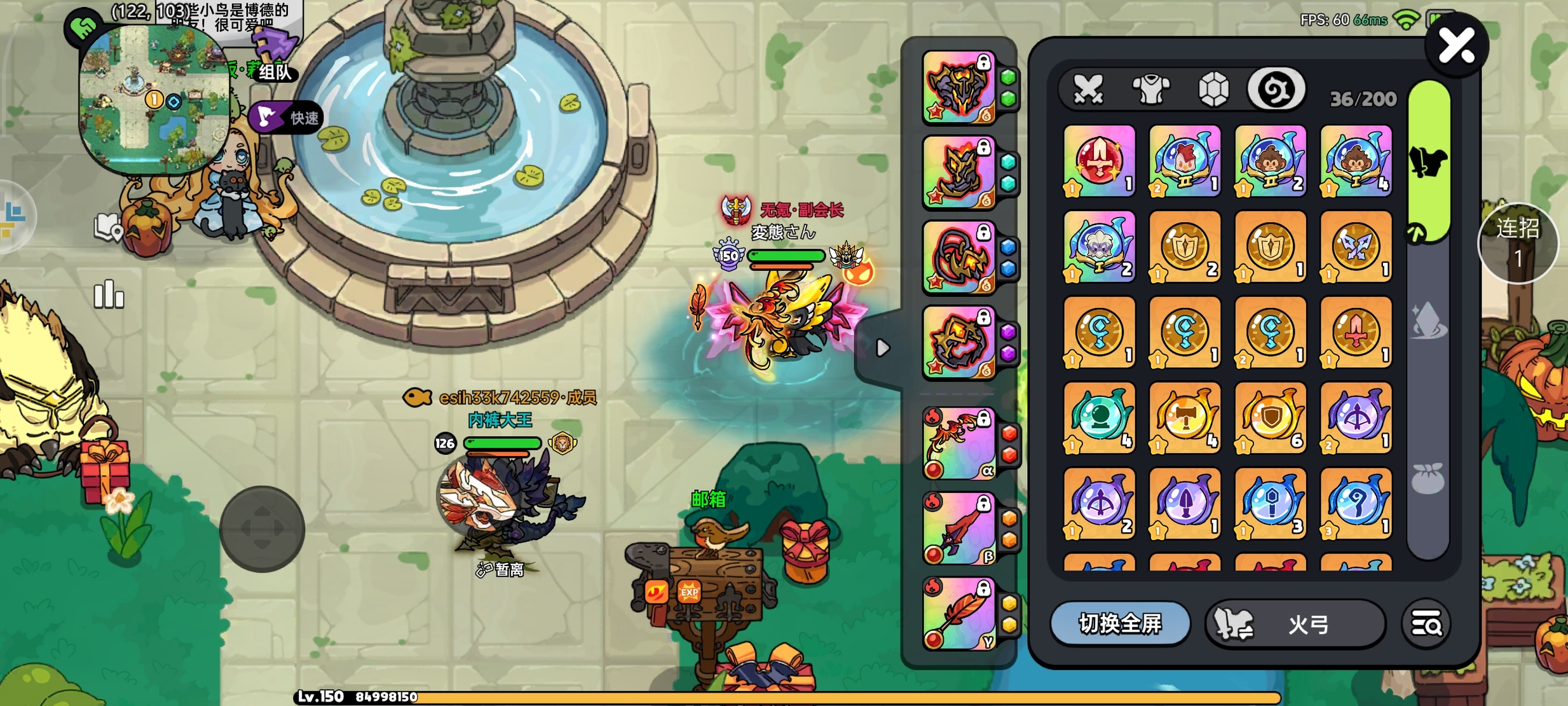Open the armor shirt tab

pos(1151,90)
